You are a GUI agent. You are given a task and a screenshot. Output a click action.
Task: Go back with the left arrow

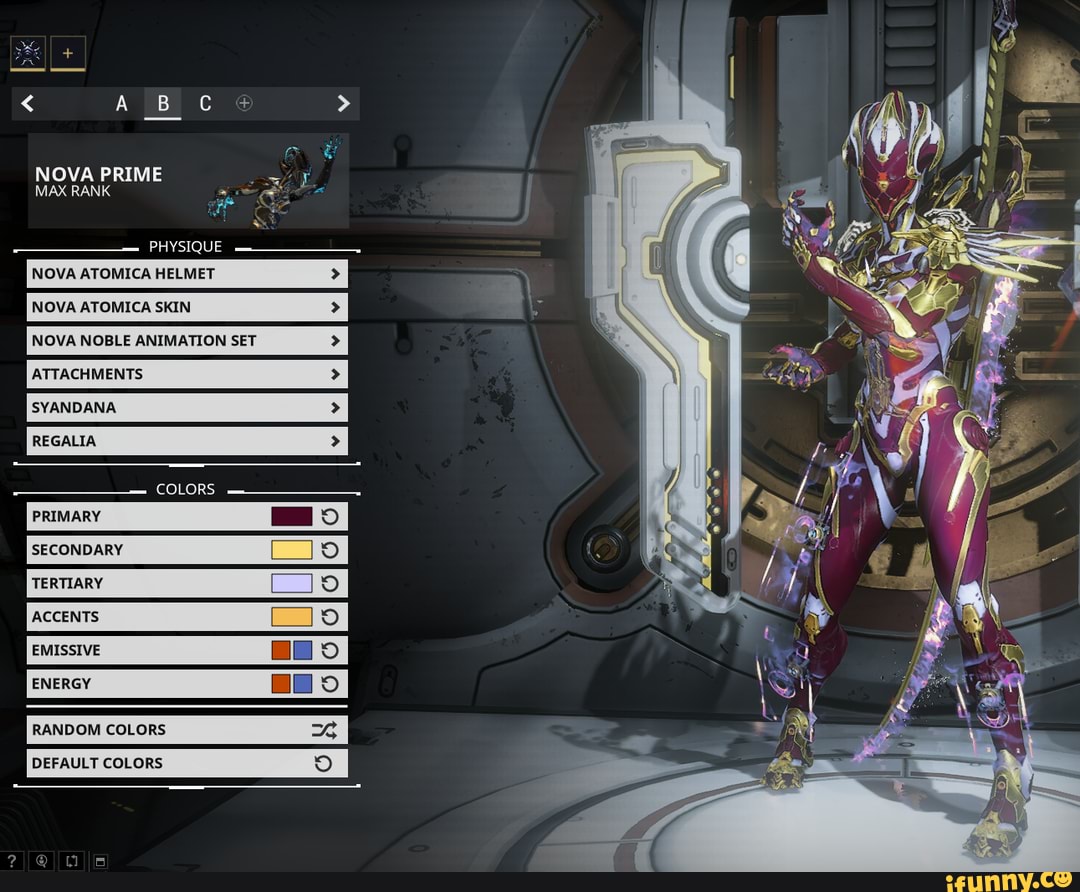[28, 103]
